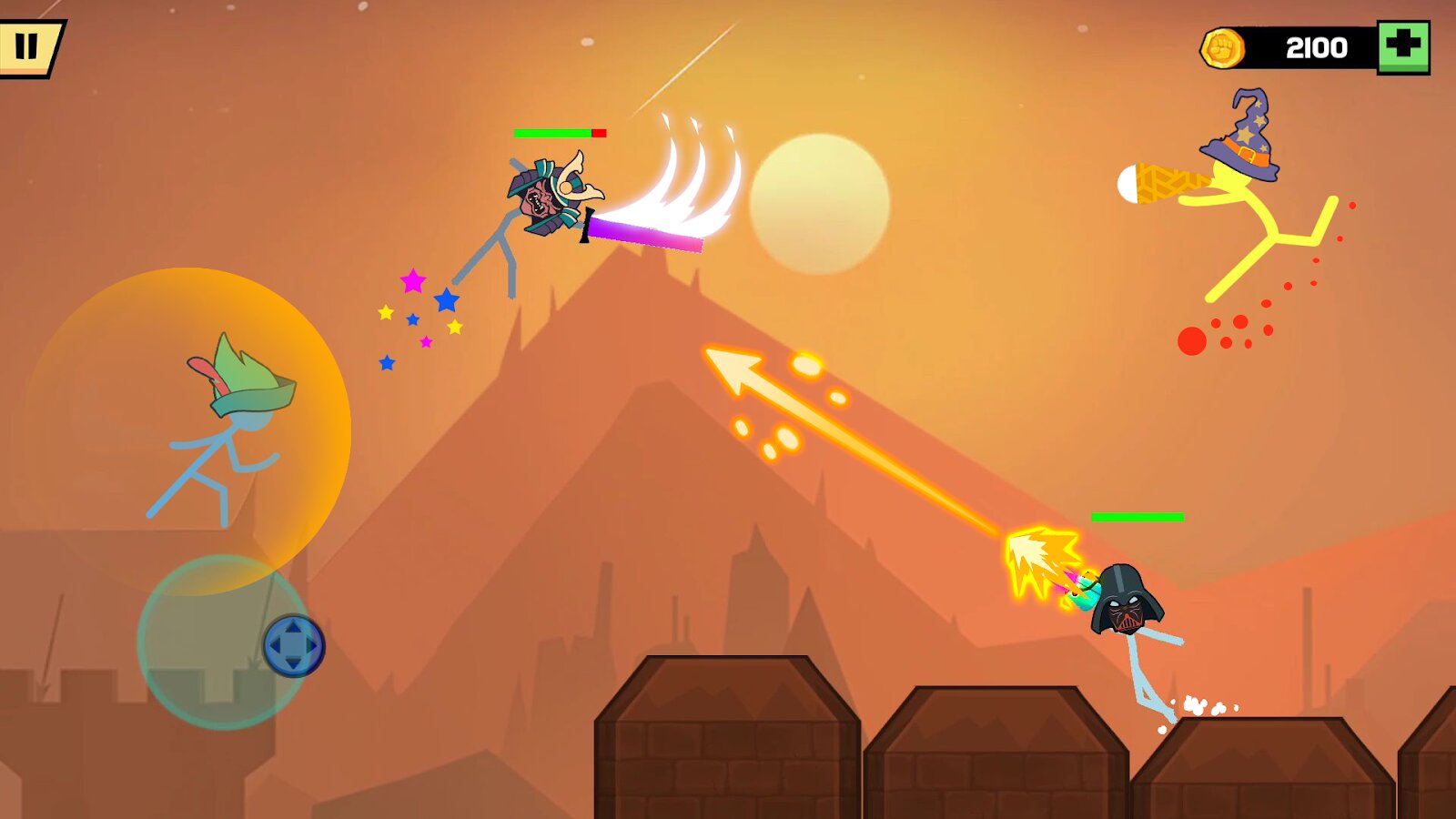1456x819 pixels.
Task: Tap the setting sun in the sky
Action: click(x=824, y=205)
